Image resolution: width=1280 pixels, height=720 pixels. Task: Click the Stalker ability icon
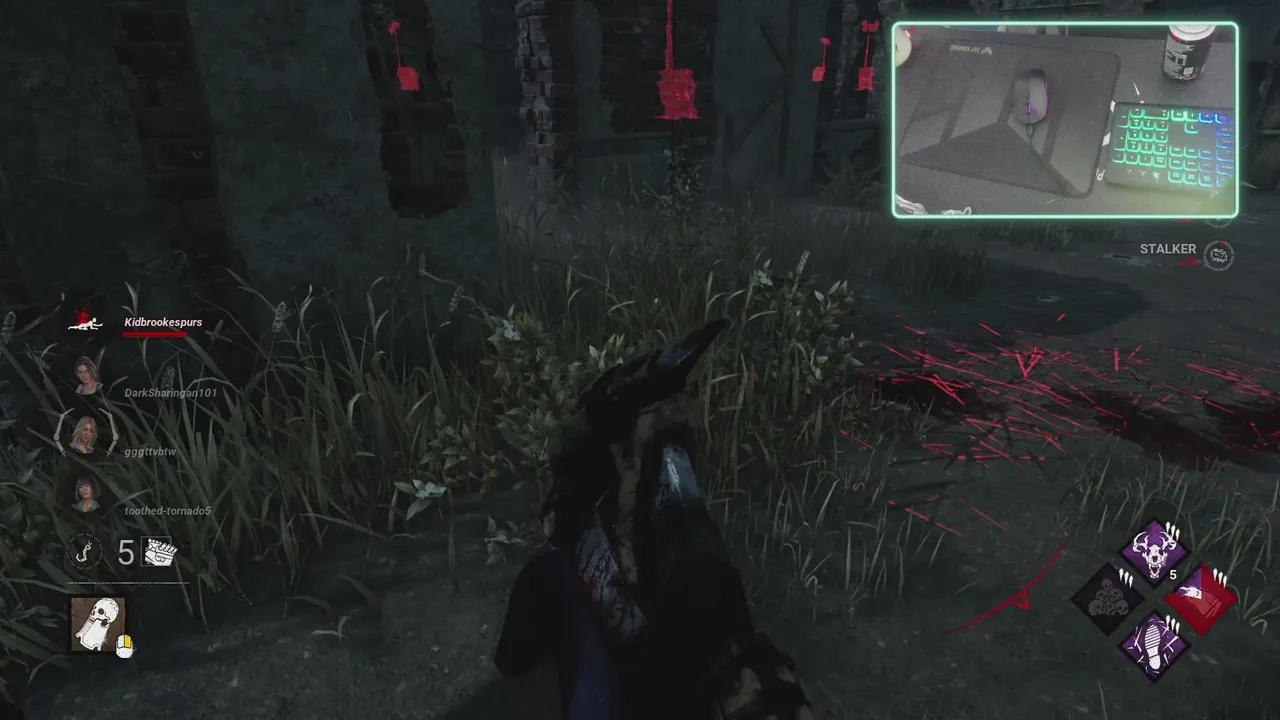pyautogui.click(x=1218, y=255)
